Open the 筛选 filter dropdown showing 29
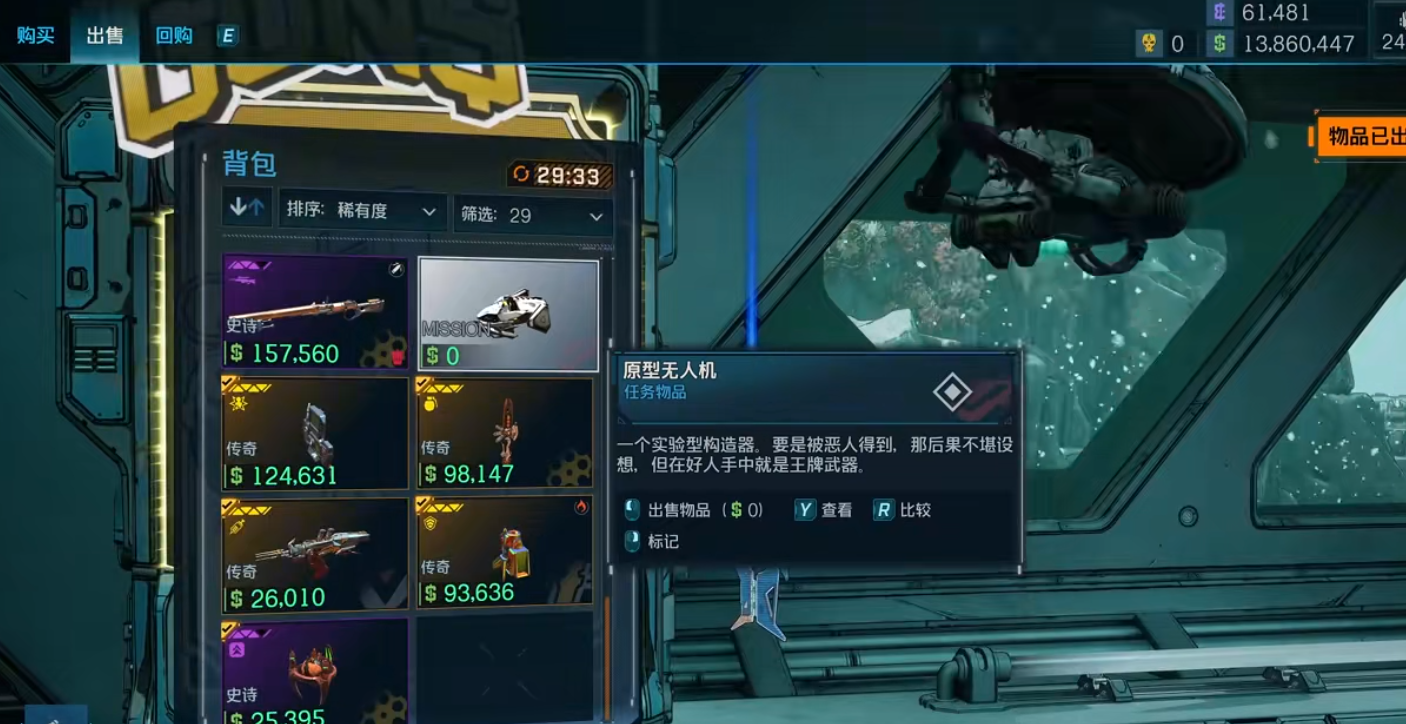The height and width of the screenshot is (724, 1406). tap(530, 214)
